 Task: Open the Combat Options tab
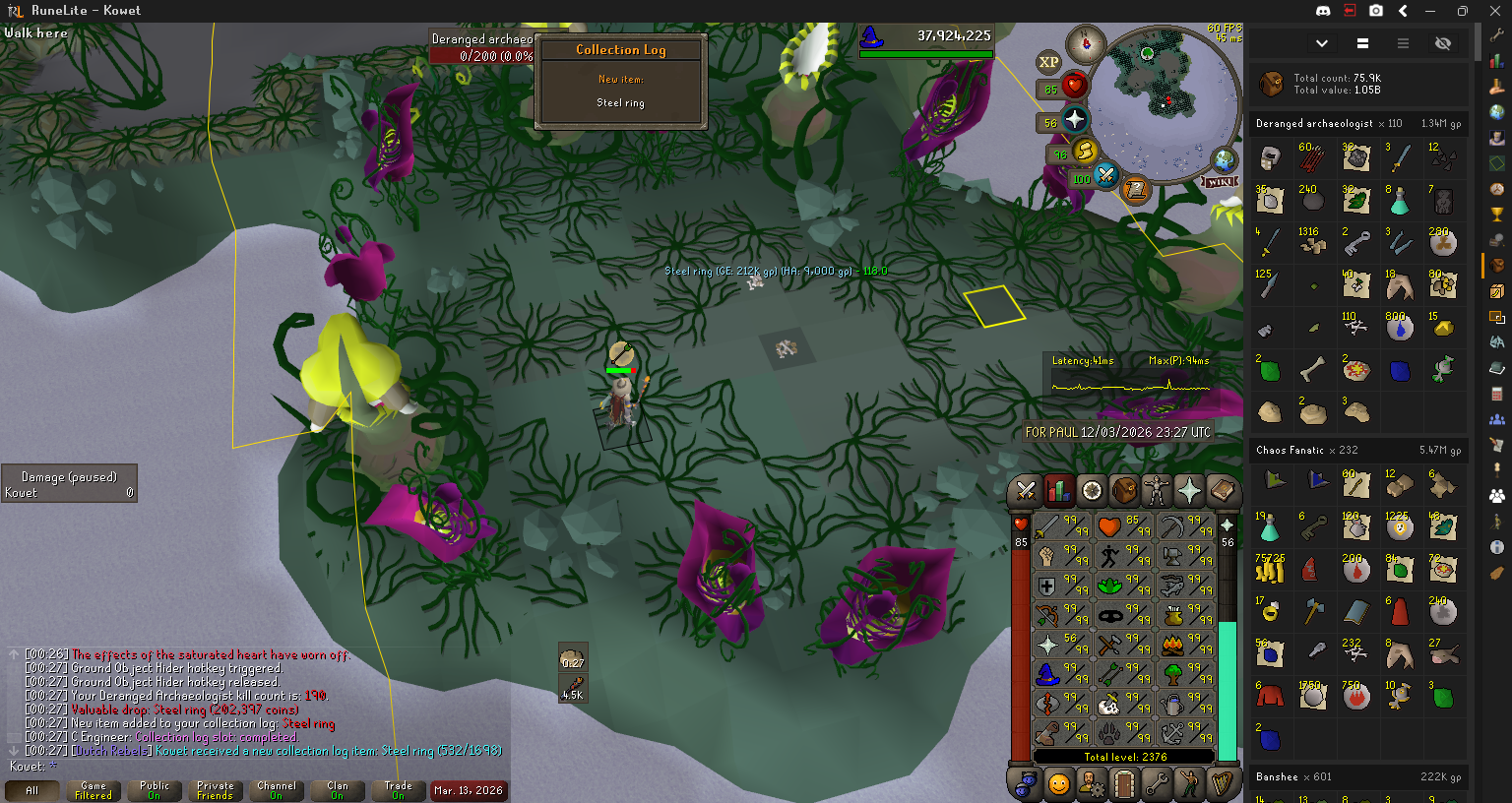(1026, 490)
